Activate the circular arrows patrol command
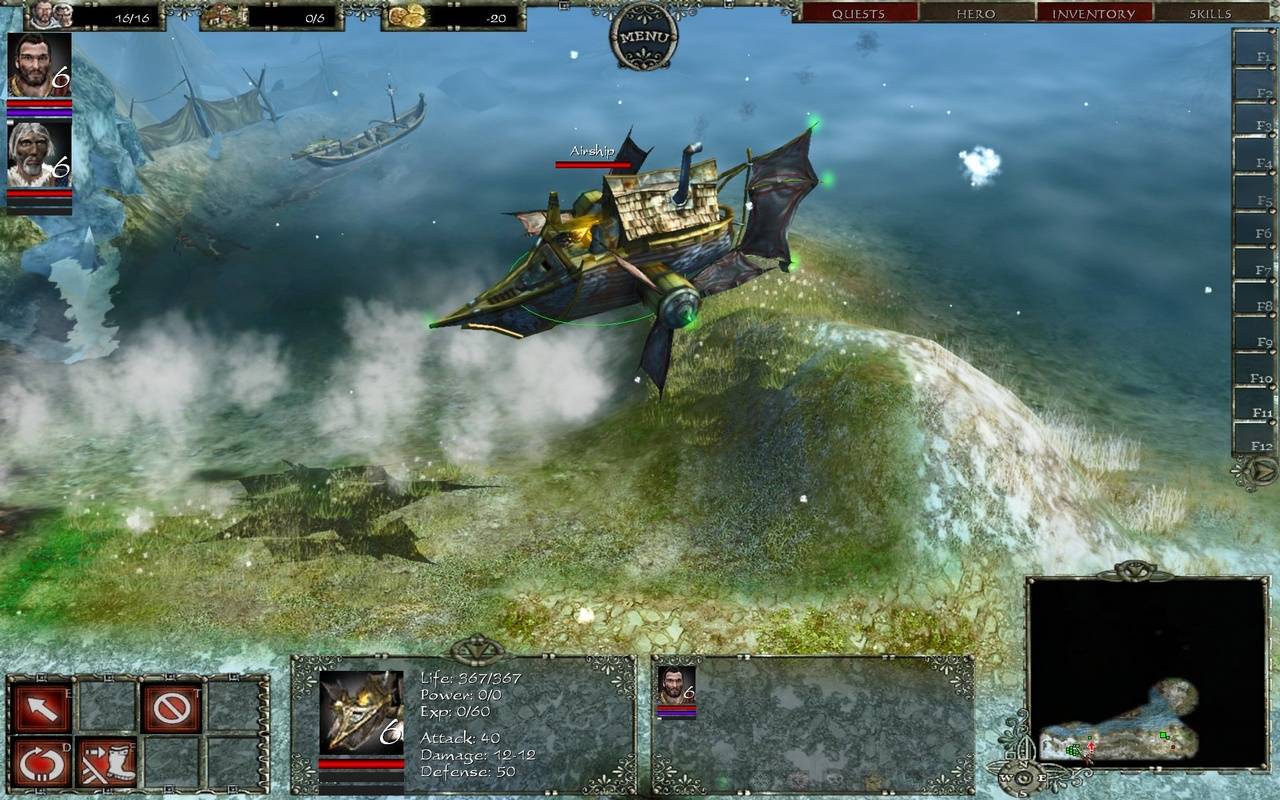The width and height of the screenshot is (1280, 800). (x=42, y=762)
